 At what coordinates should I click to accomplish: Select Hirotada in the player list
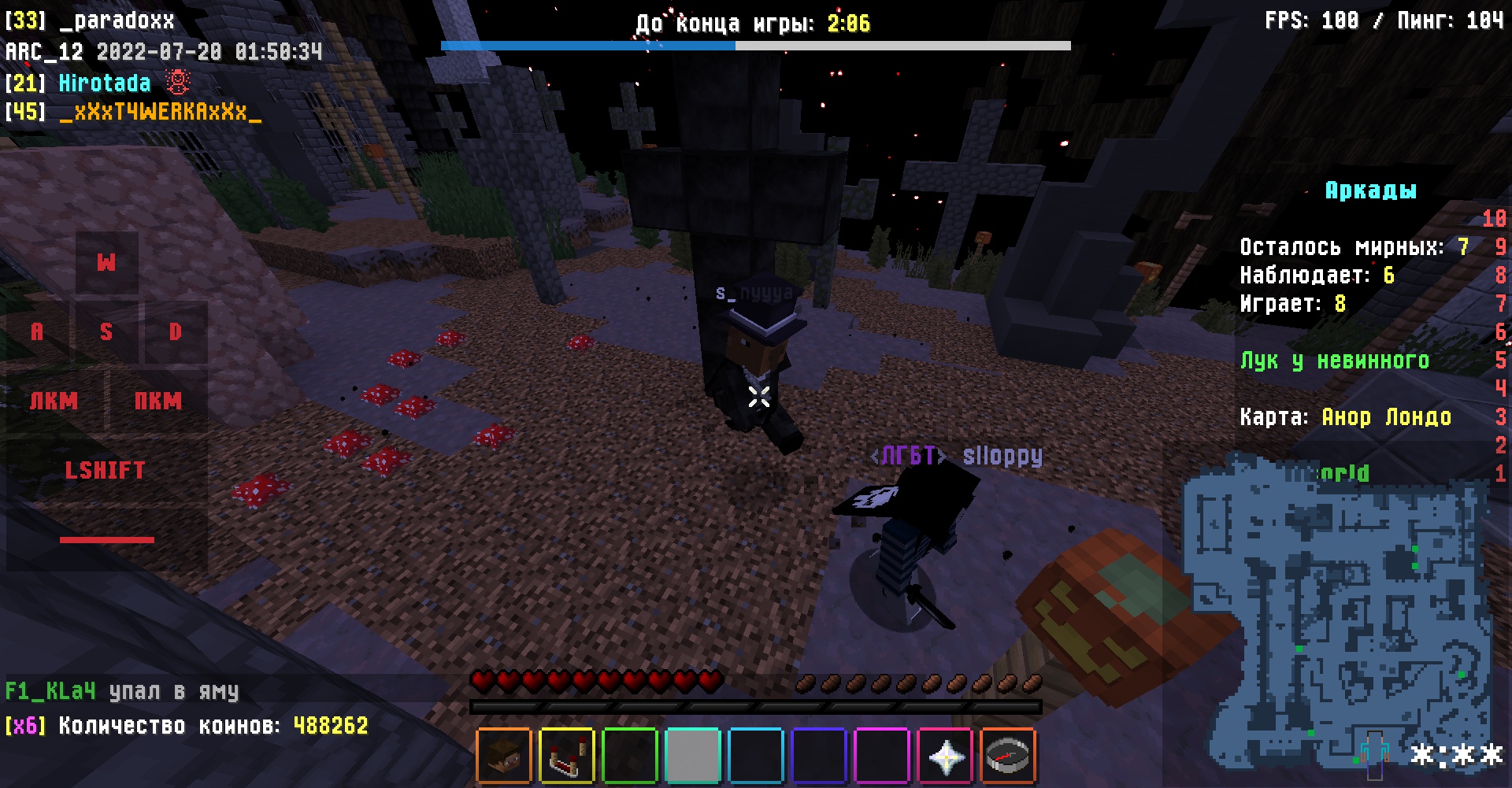coord(104,83)
